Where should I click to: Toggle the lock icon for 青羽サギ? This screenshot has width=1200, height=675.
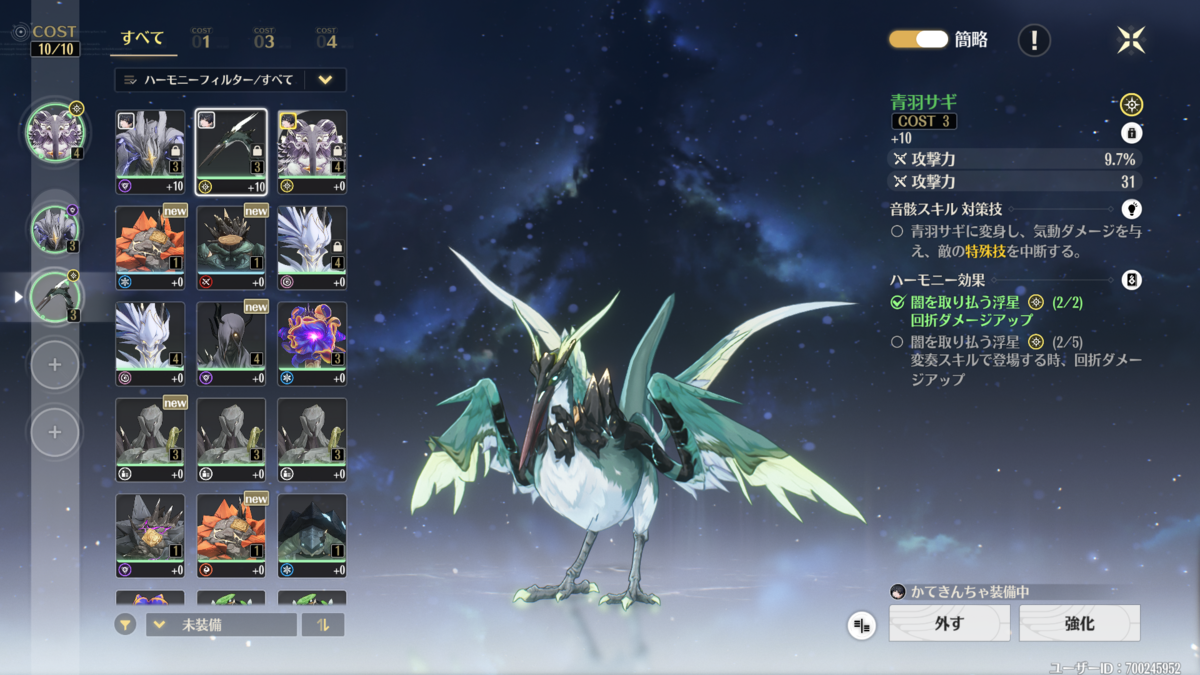pos(1131,133)
